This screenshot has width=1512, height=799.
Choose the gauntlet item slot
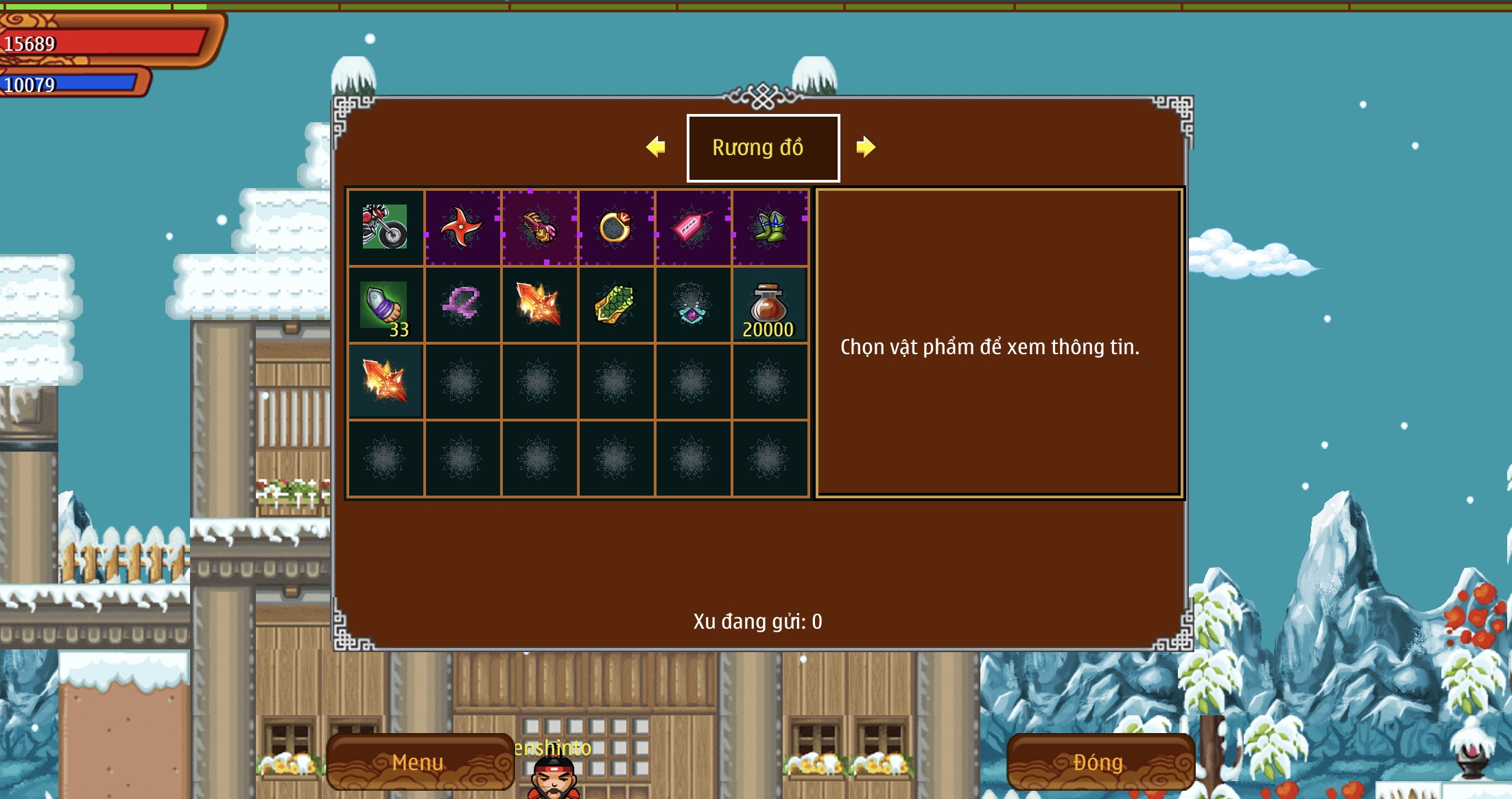(x=539, y=227)
